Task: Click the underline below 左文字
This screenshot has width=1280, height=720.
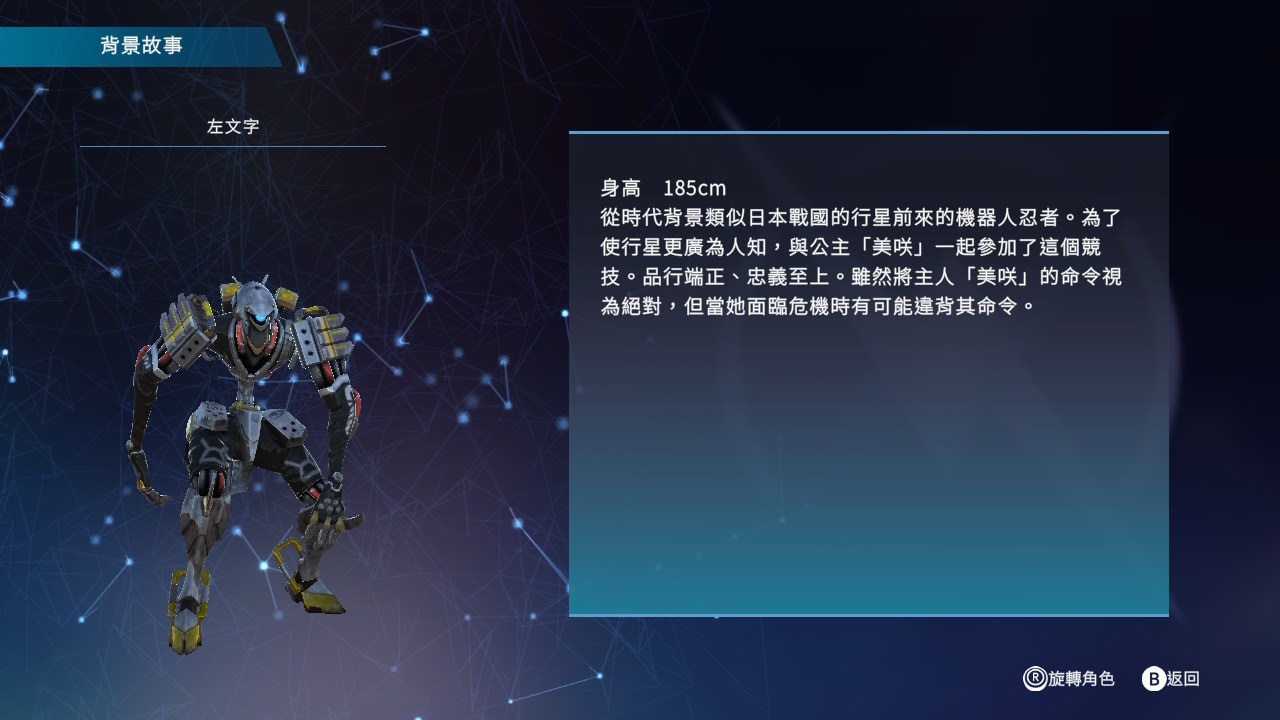Action: [x=231, y=145]
